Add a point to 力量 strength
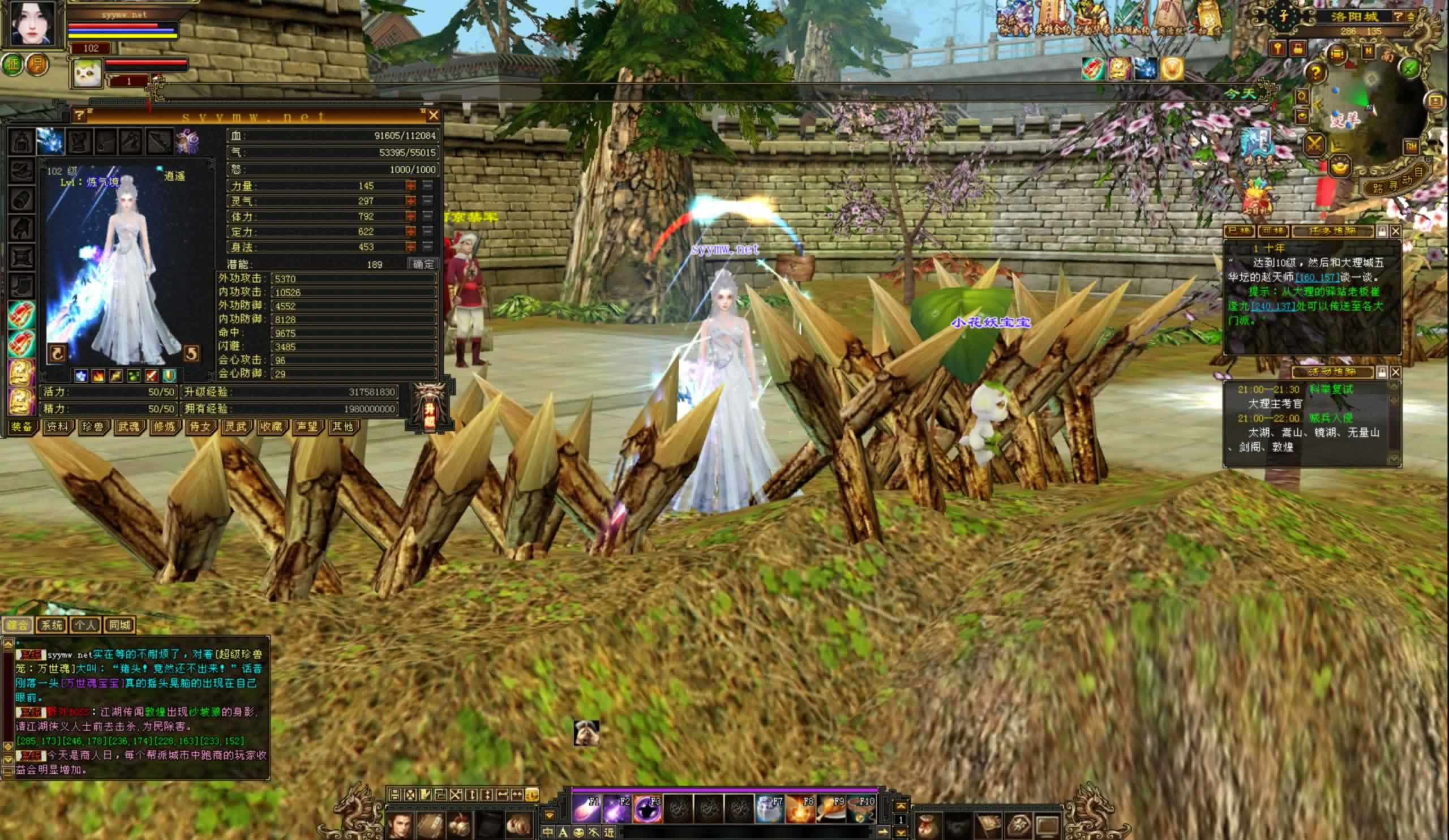The image size is (1449, 840). (410, 186)
